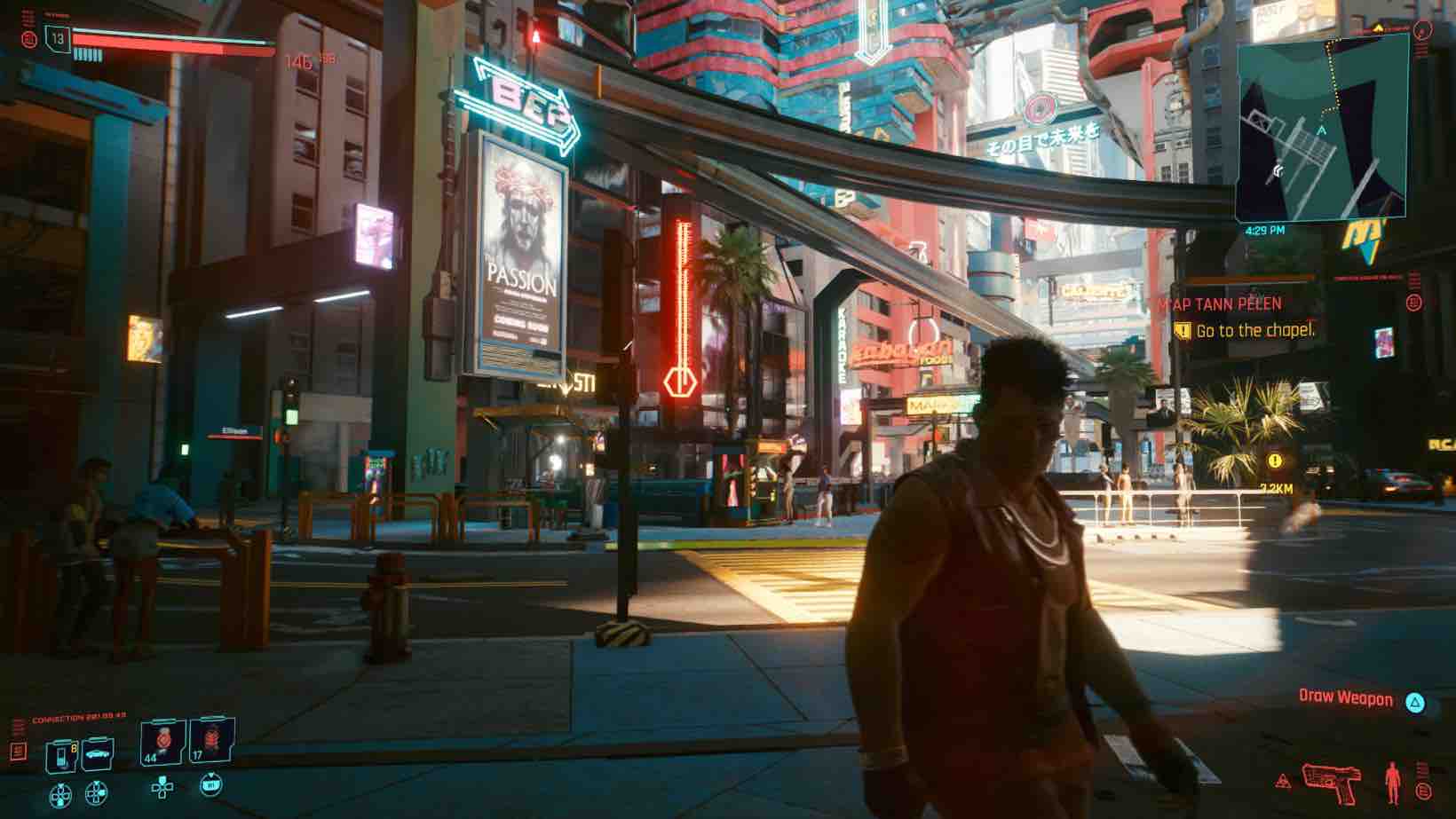This screenshot has height=819, width=1456.
Task: Click the yellow quest marker showing 2.2KM
Action: [x=1275, y=461]
